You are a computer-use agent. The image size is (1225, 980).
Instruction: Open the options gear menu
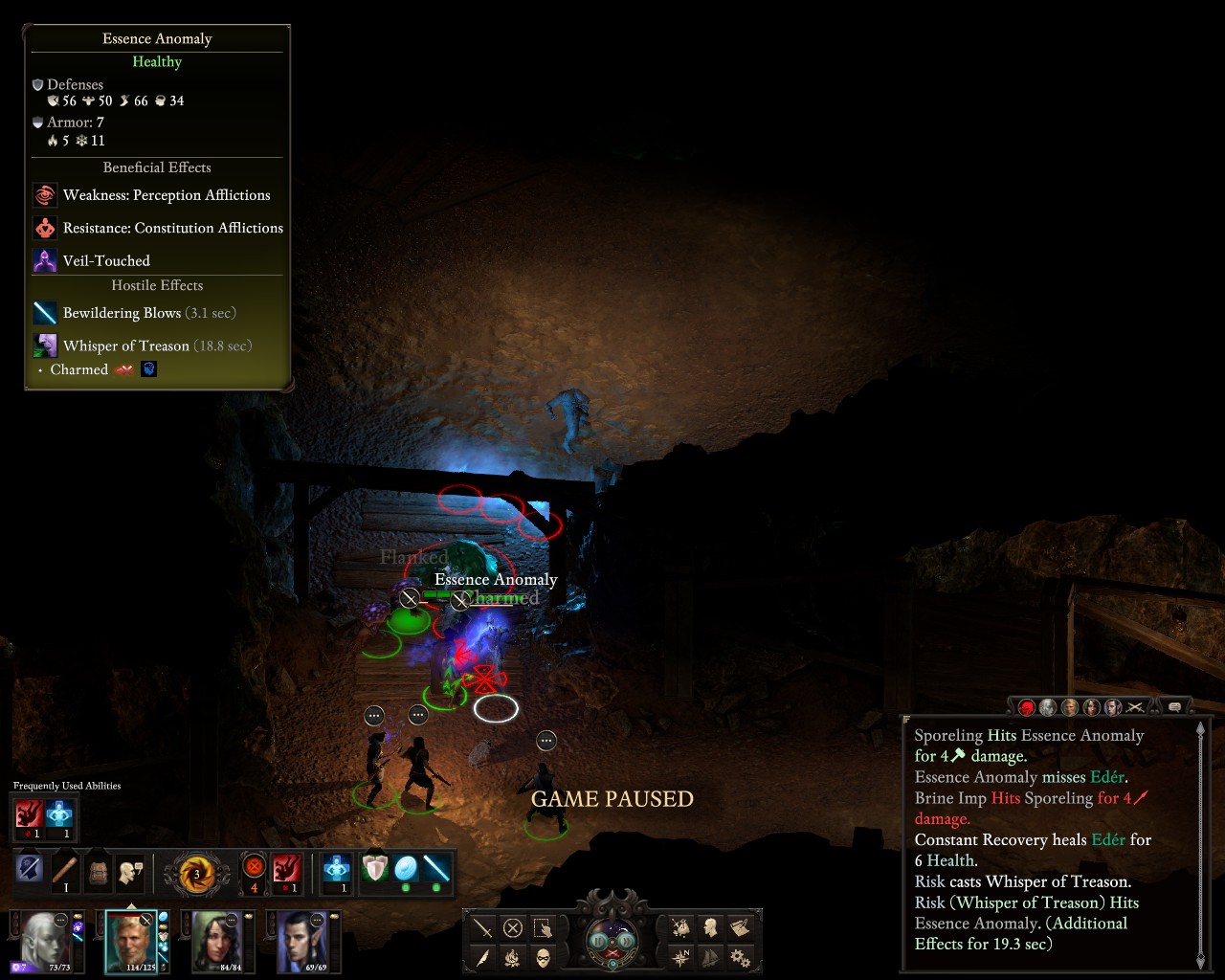(x=740, y=957)
